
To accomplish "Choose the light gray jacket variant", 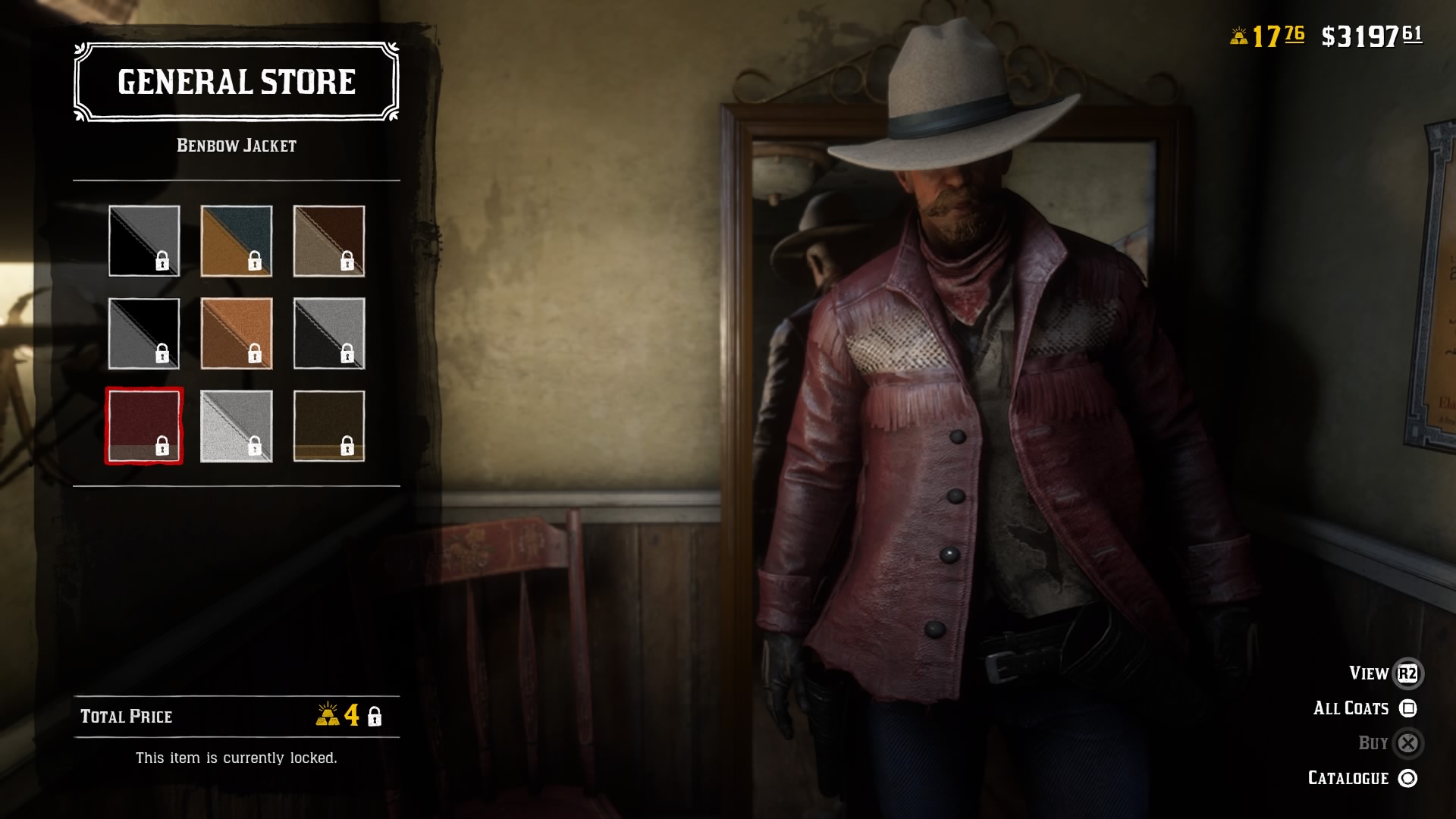I will (237, 426).
